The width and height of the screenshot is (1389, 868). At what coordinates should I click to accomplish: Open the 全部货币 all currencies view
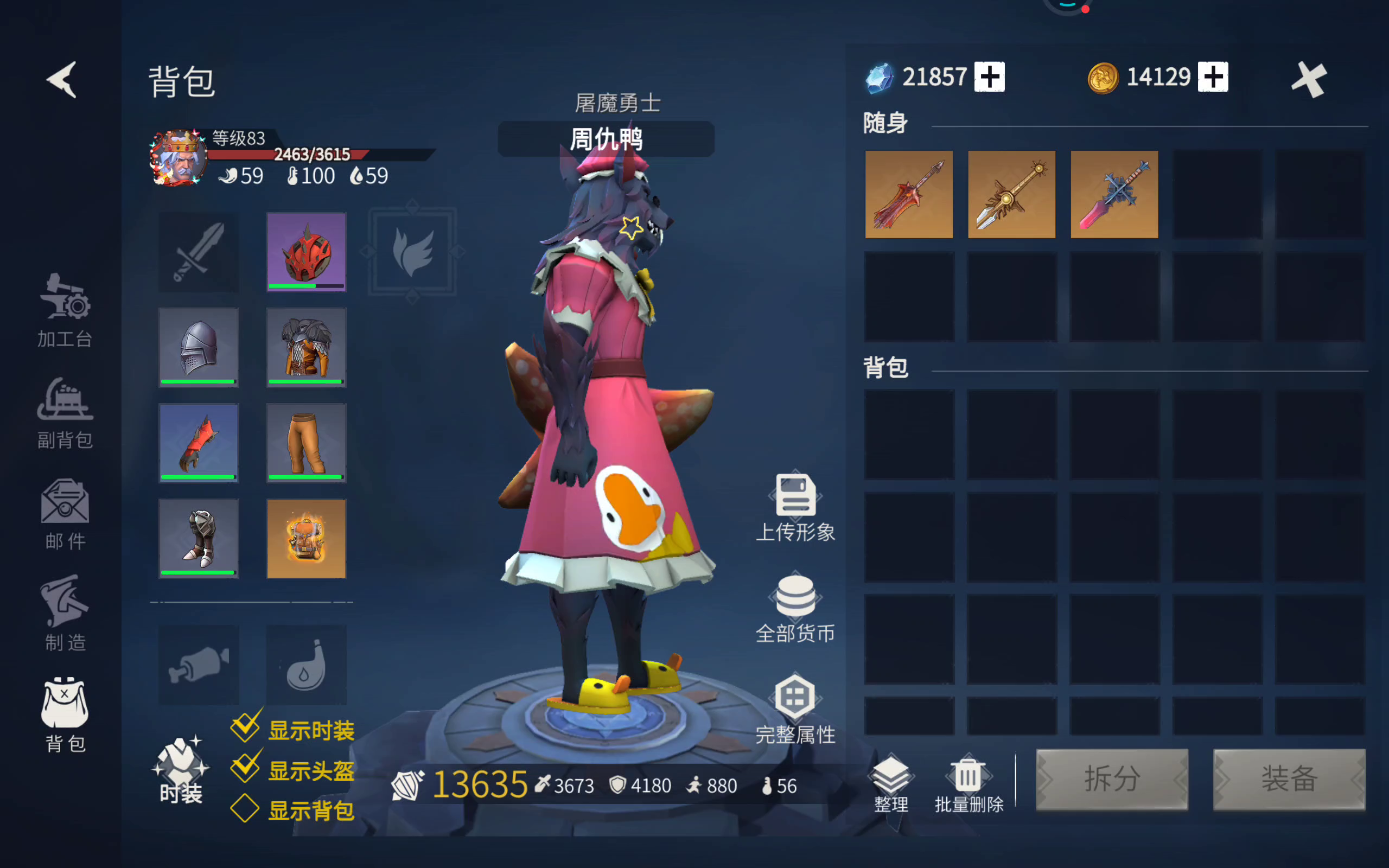click(795, 605)
